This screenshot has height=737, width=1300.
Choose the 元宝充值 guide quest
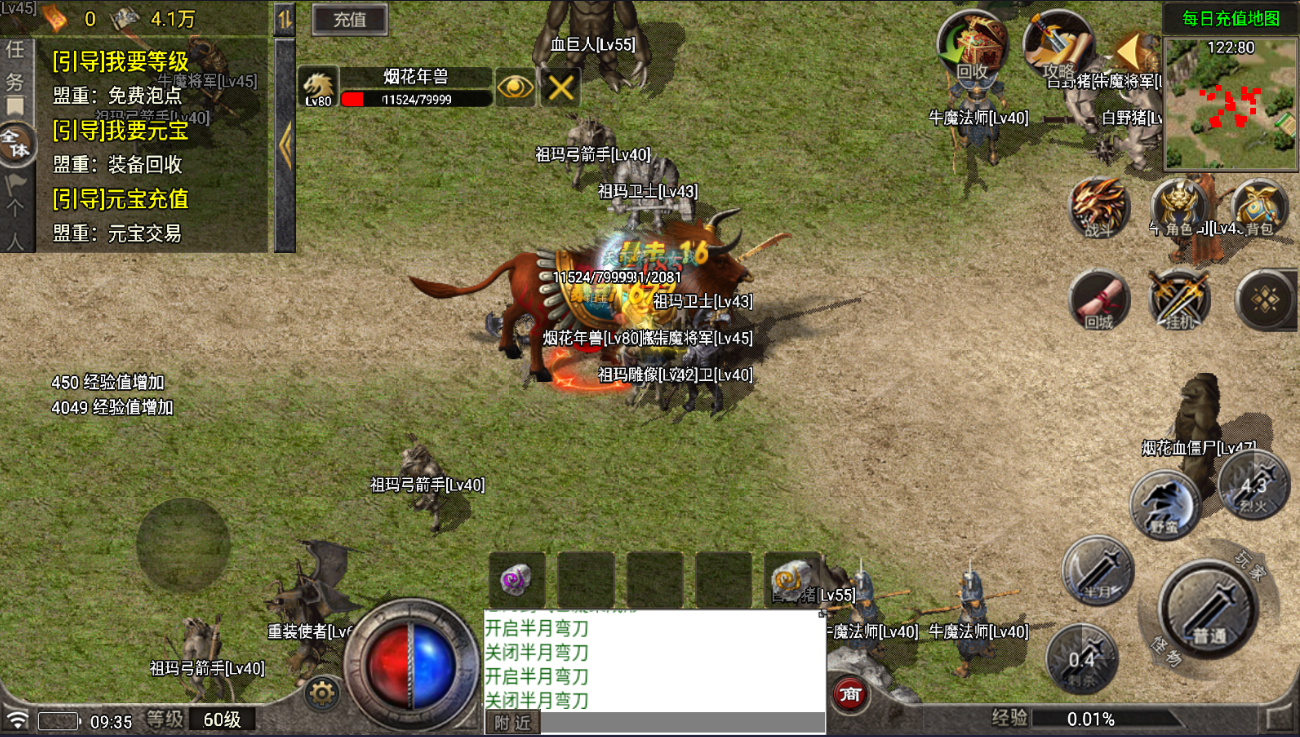click(x=121, y=198)
